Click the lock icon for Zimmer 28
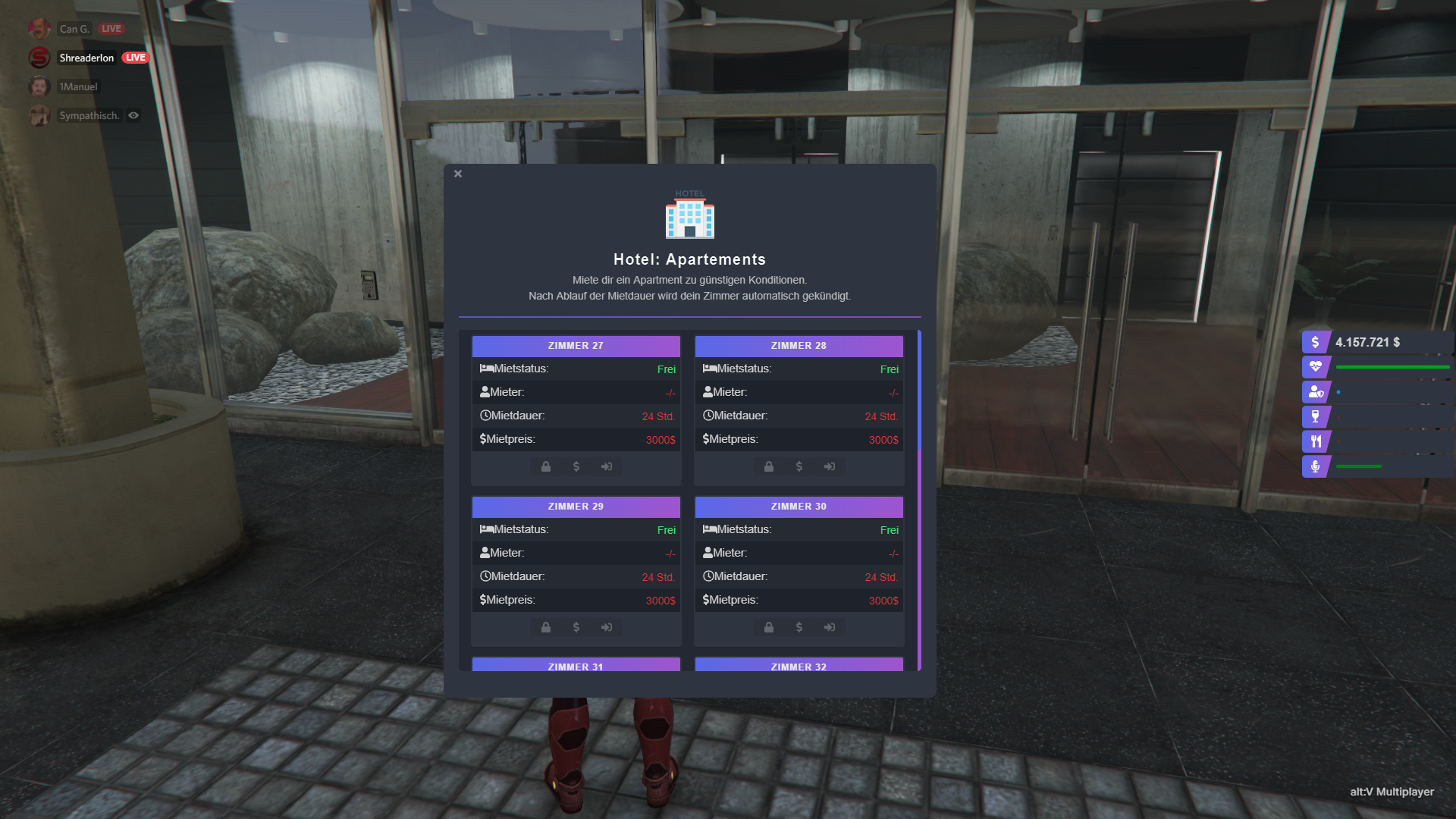This screenshot has width=1456, height=819. tap(769, 466)
